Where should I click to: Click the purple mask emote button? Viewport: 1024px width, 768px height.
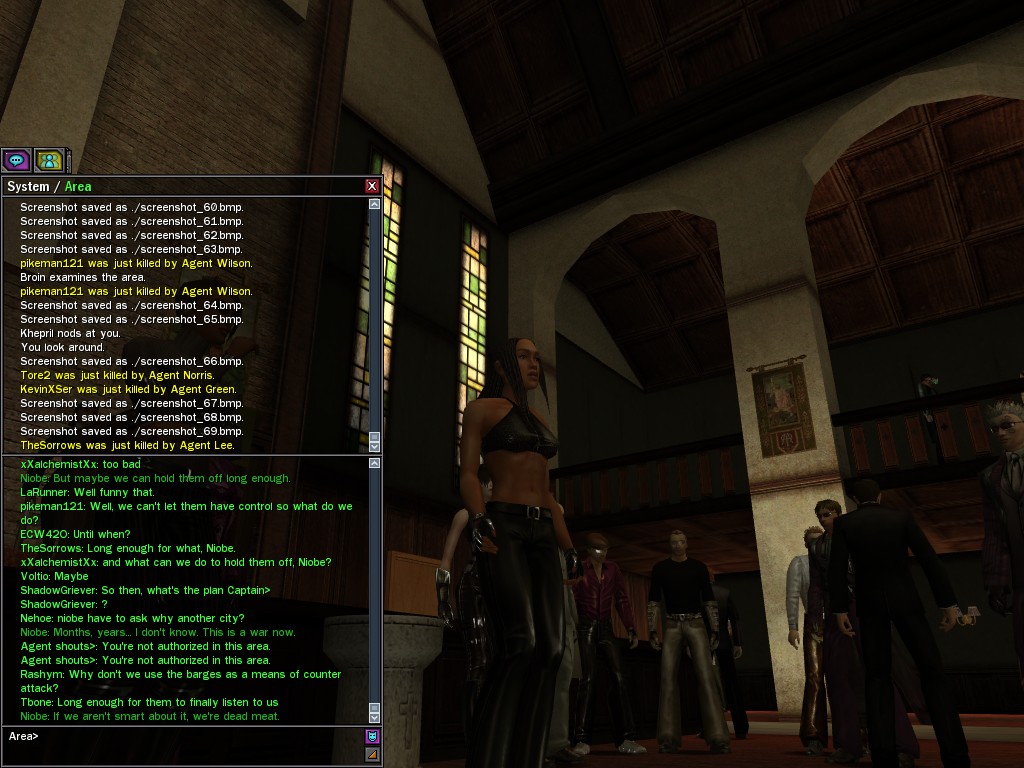tap(372, 737)
